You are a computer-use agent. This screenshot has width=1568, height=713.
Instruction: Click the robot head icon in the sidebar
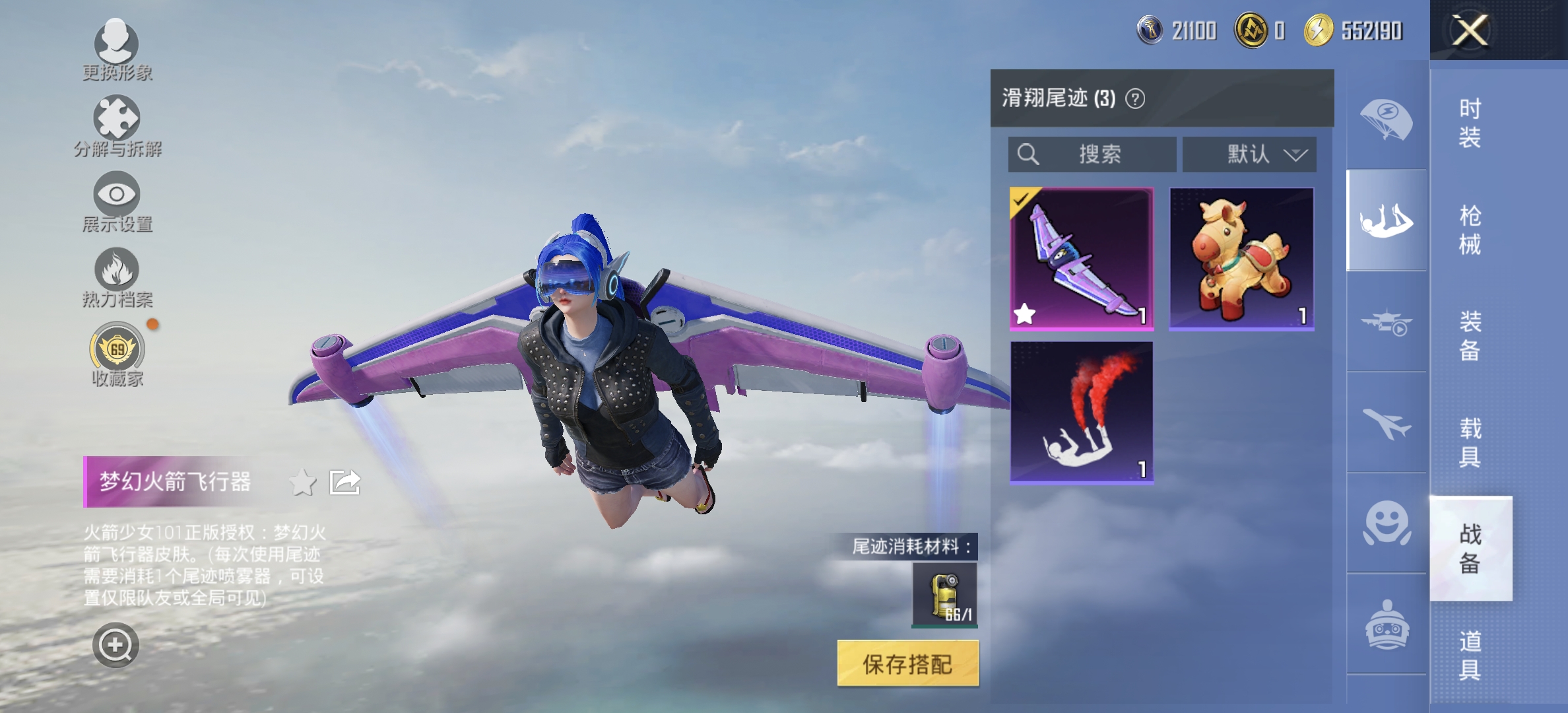tap(1386, 614)
